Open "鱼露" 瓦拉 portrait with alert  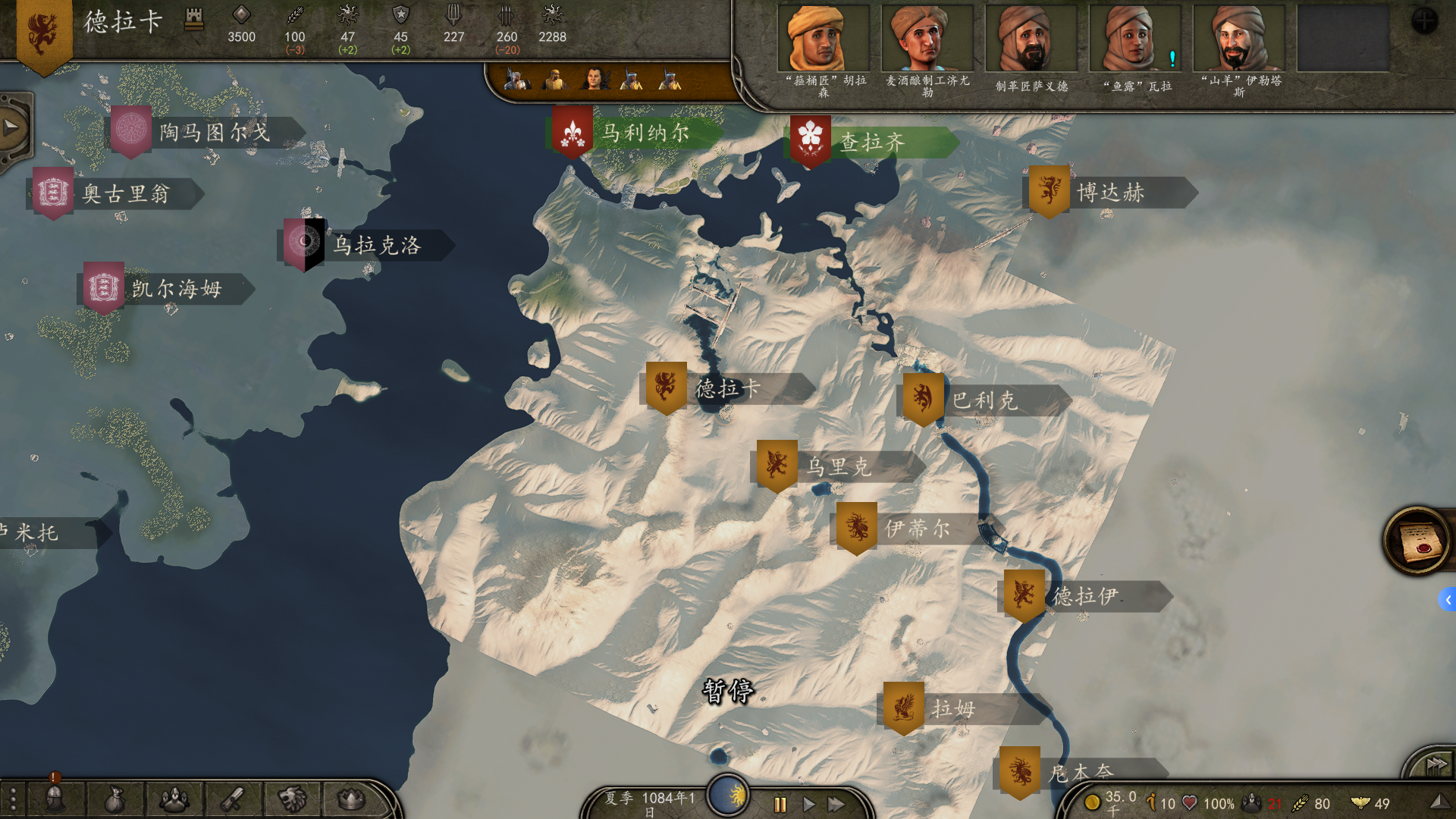pos(1135,39)
